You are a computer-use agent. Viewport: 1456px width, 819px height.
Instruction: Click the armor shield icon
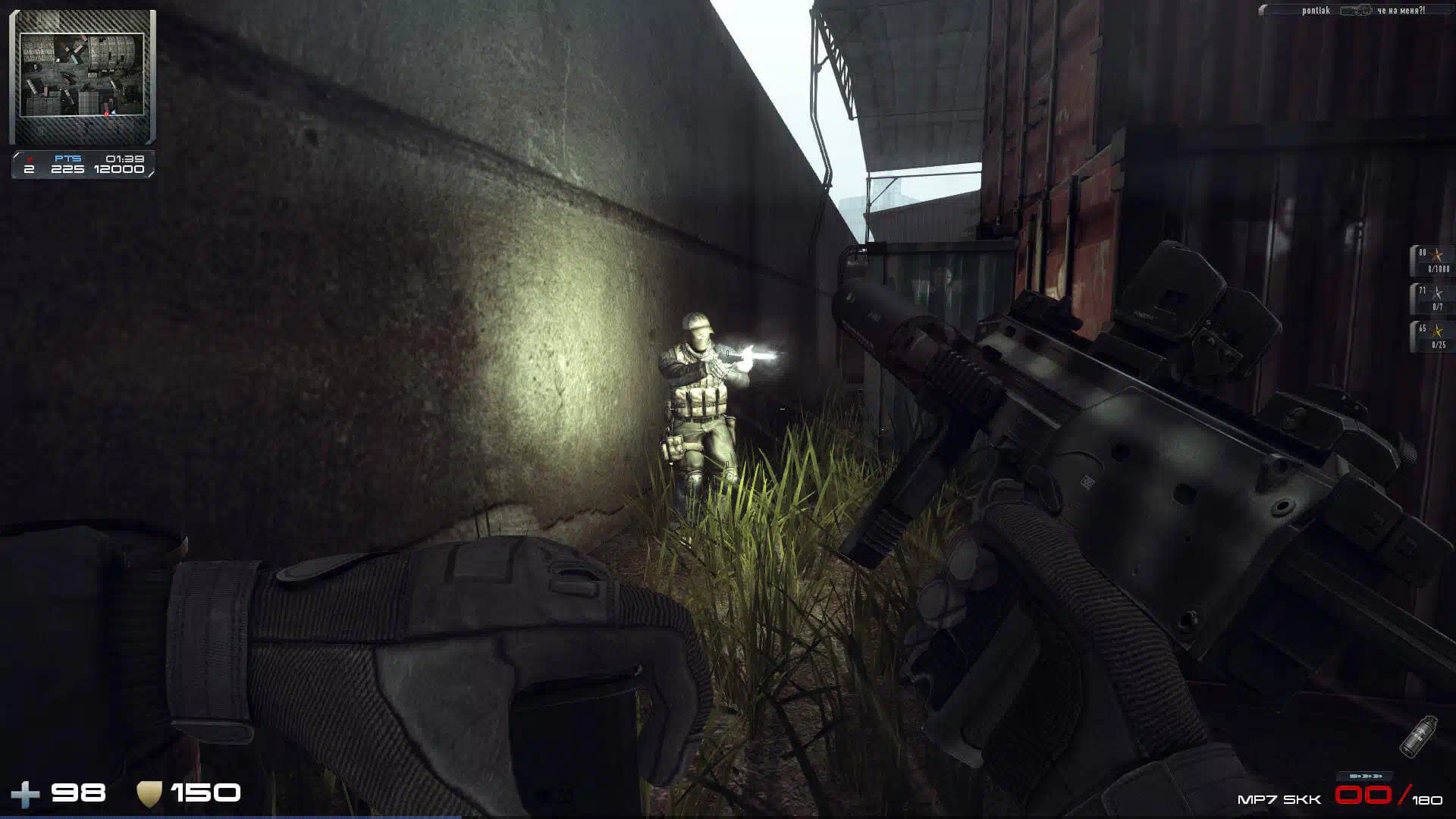149,794
